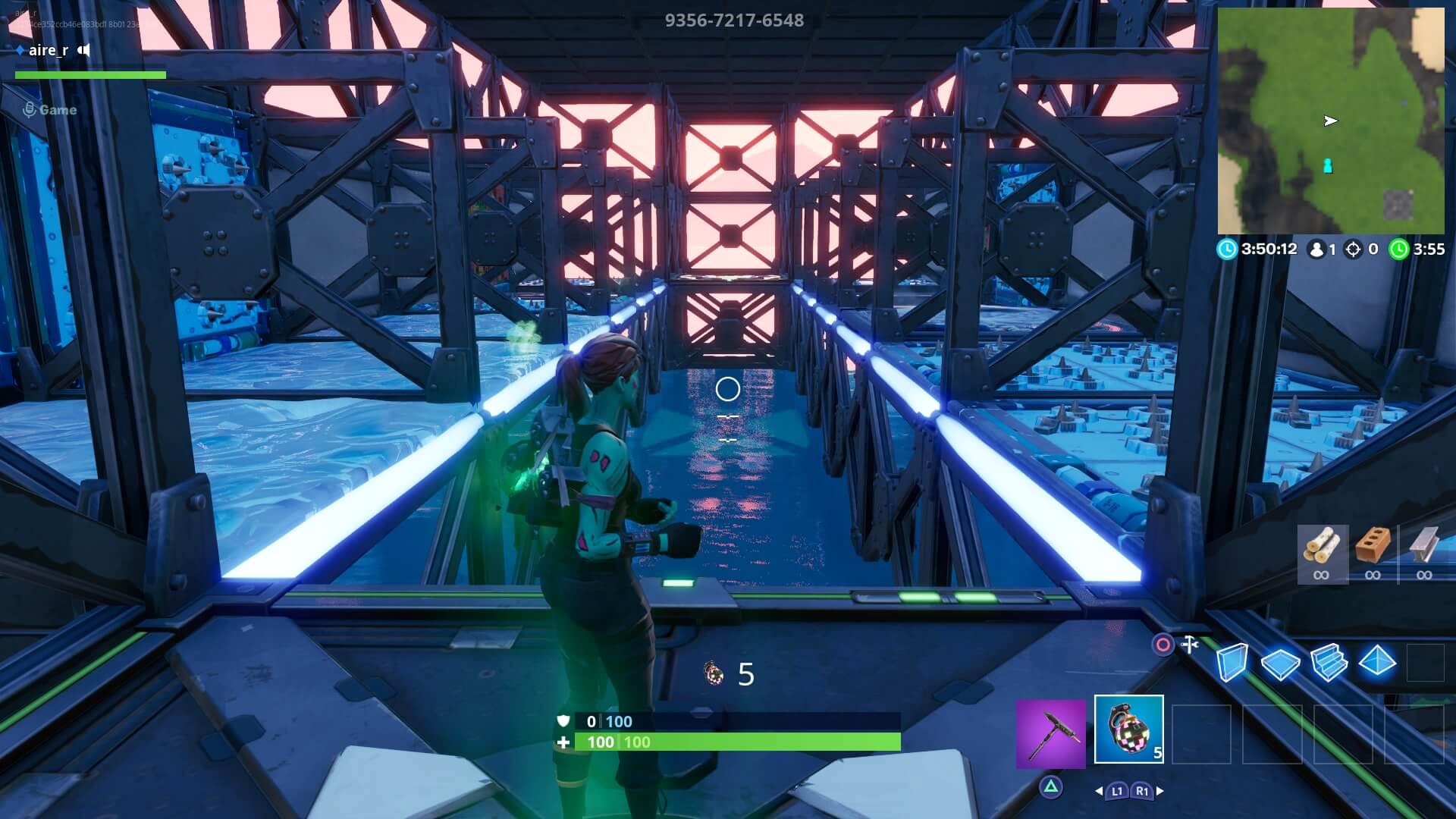
Task: Switch to the L1 hotbar tab
Action: tap(1117, 790)
